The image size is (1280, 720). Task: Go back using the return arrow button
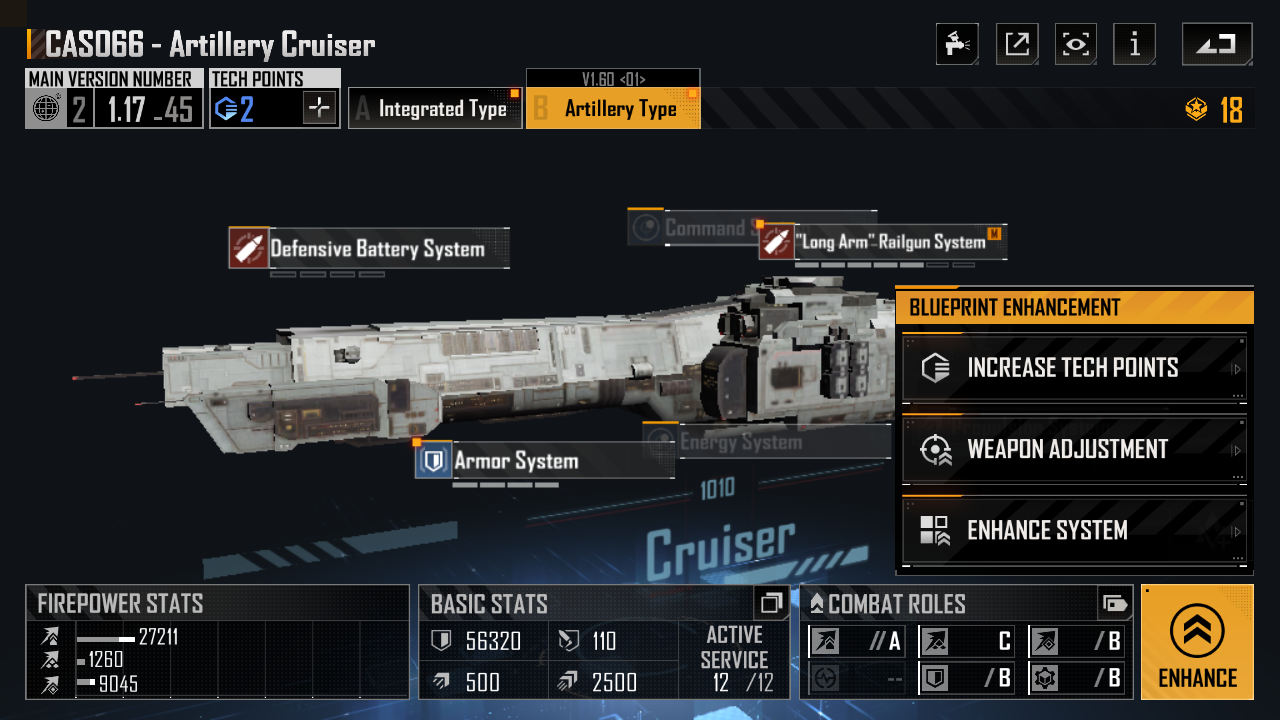[1216, 44]
